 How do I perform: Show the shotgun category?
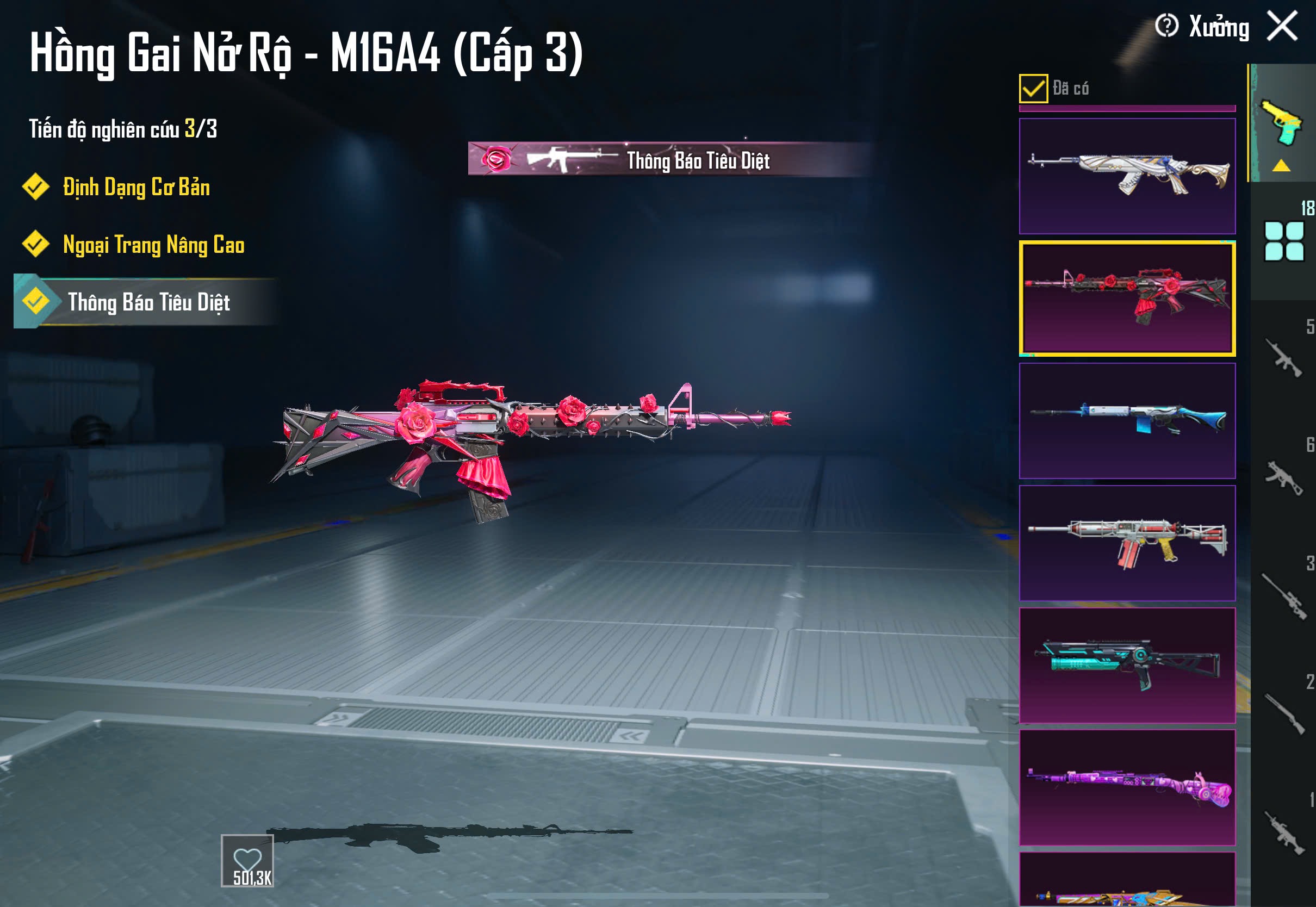click(x=1283, y=714)
